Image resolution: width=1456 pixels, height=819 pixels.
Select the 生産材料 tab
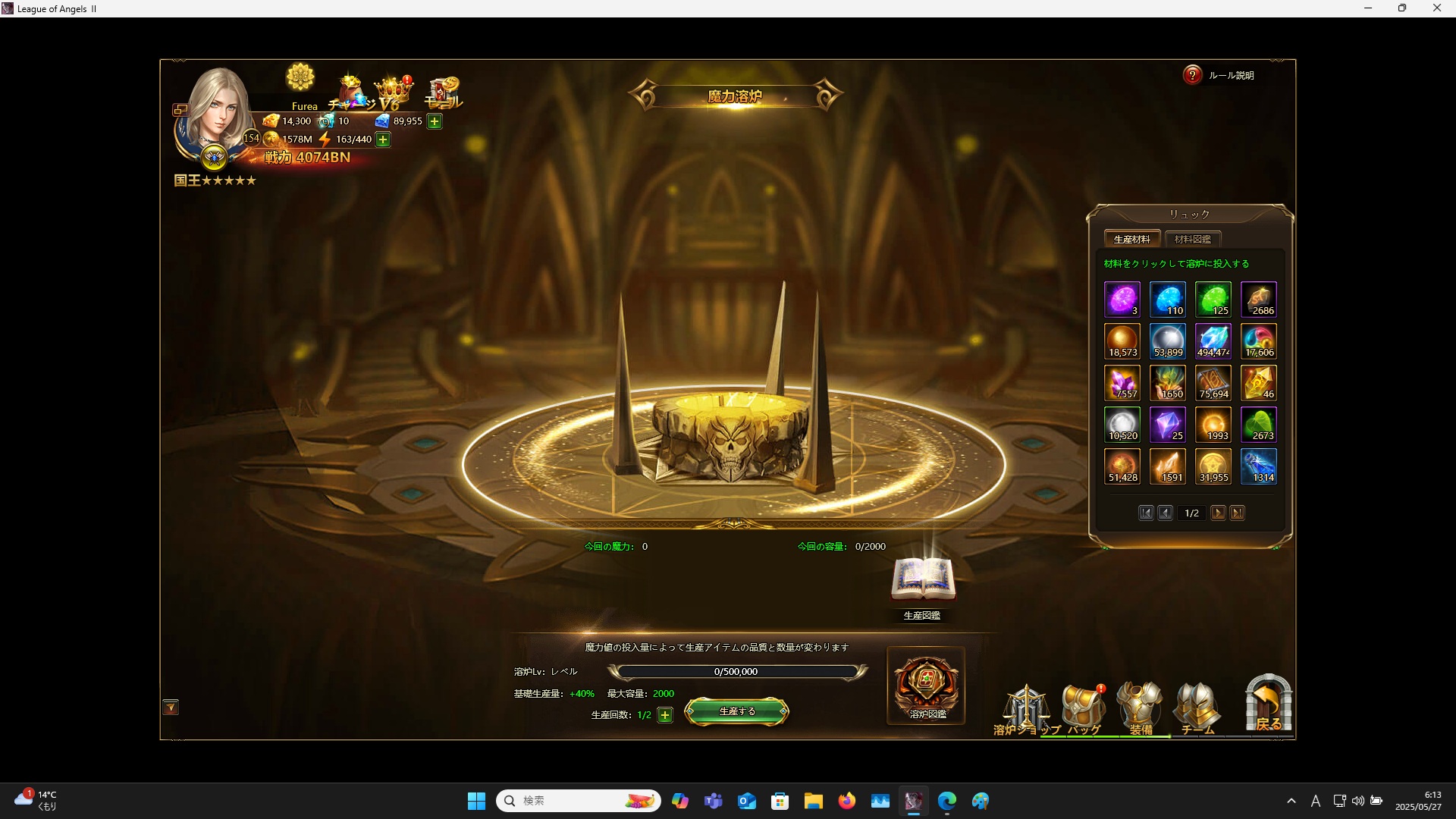click(1131, 239)
